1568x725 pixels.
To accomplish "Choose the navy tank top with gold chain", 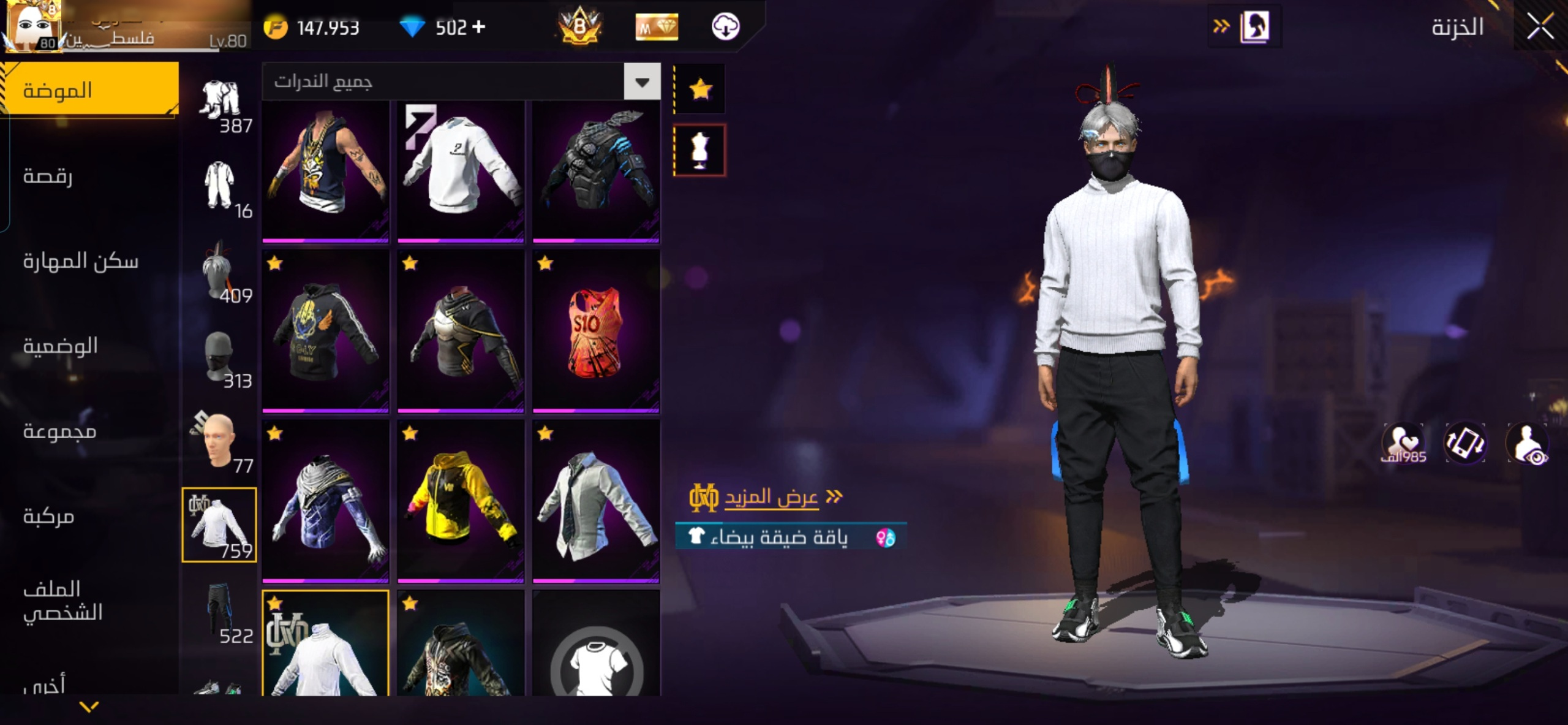I will click(325, 172).
